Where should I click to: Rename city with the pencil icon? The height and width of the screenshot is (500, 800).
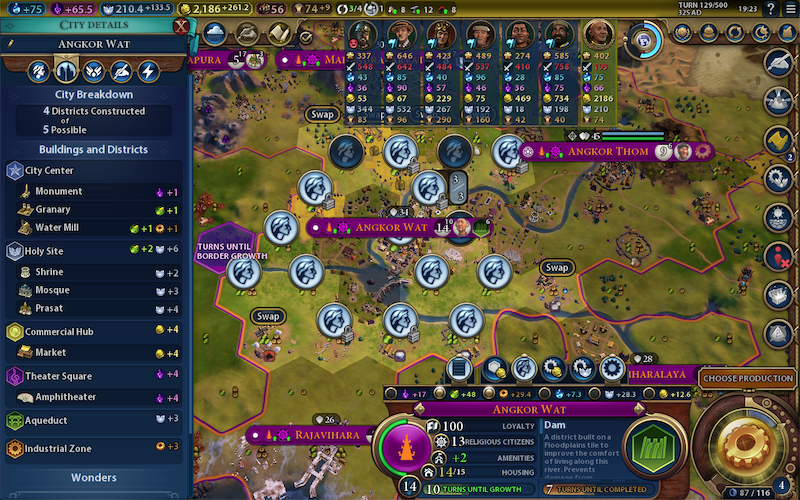[10, 44]
